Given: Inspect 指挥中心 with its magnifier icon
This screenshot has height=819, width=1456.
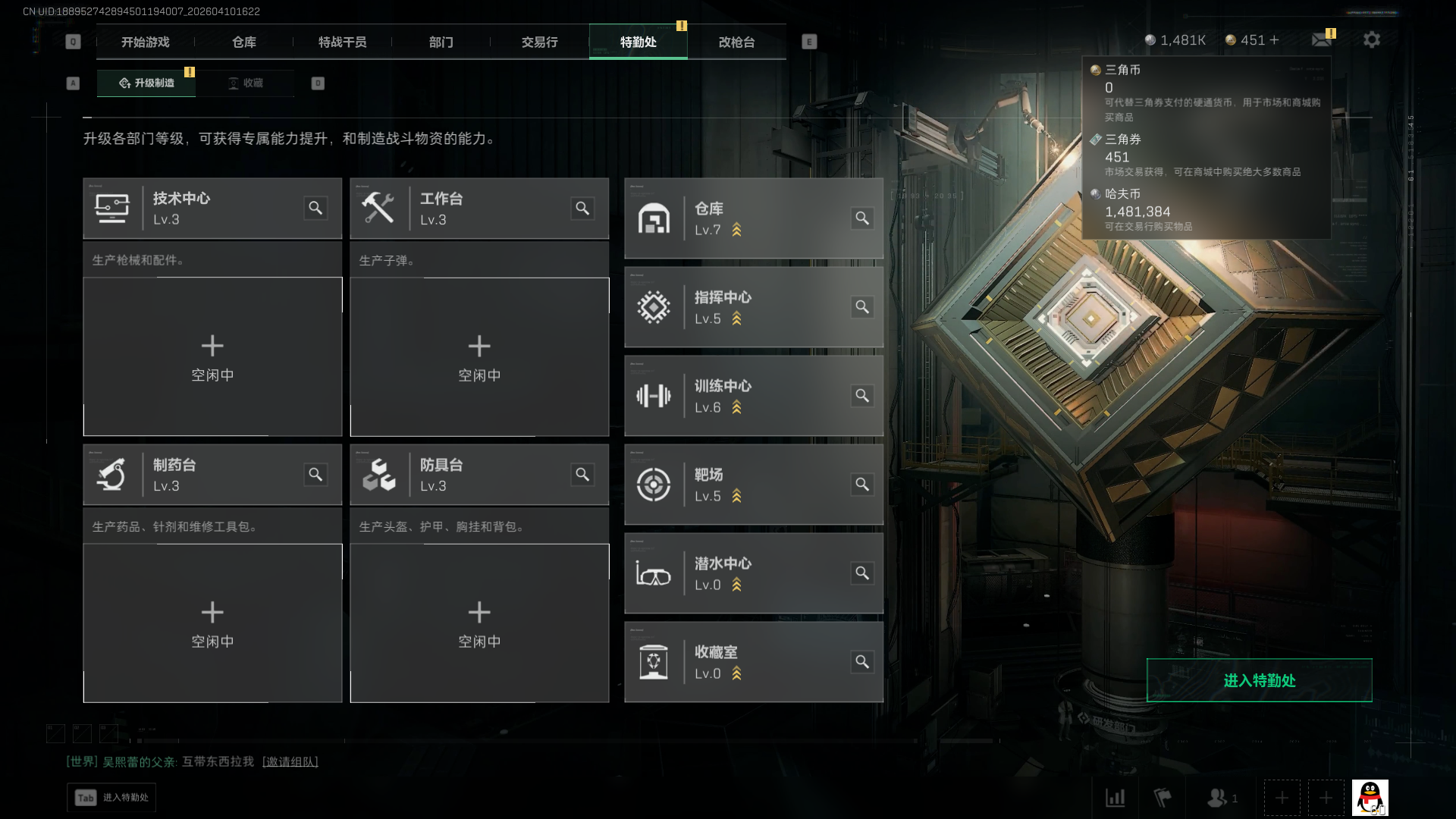Looking at the screenshot, I should pyautogui.click(x=862, y=307).
